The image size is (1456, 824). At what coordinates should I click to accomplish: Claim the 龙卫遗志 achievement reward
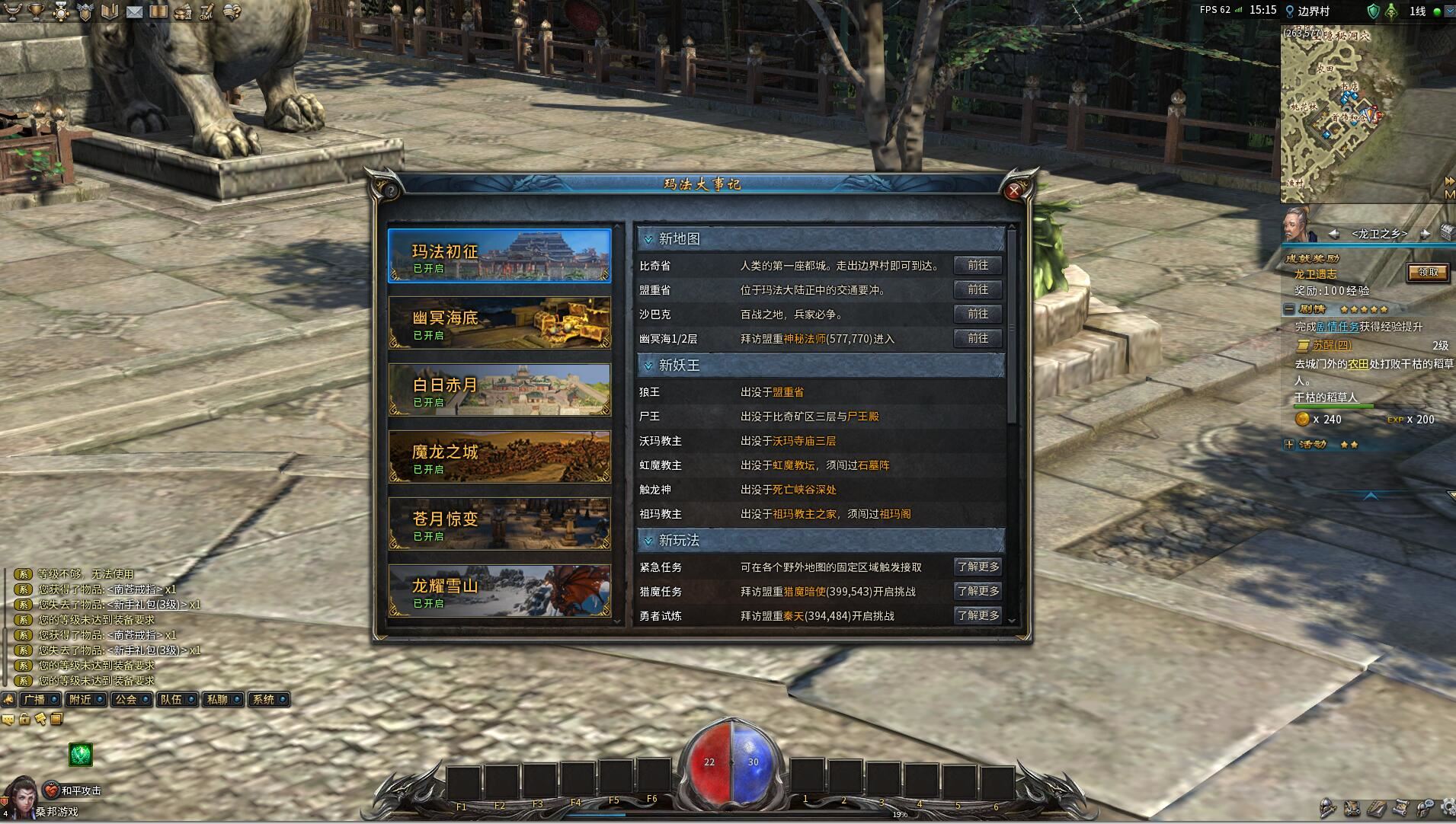(1427, 272)
